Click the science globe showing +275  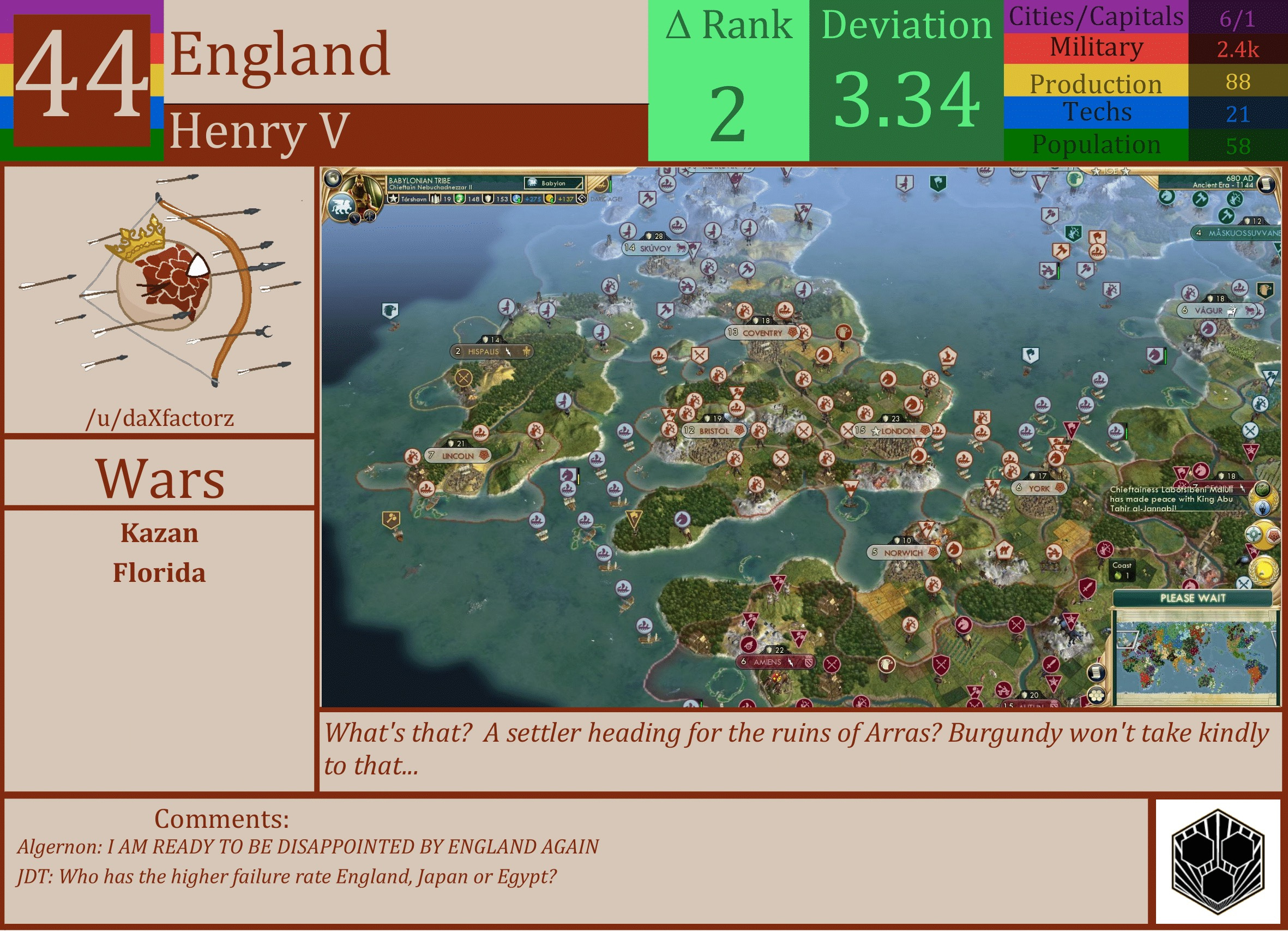[x=516, y=200]
